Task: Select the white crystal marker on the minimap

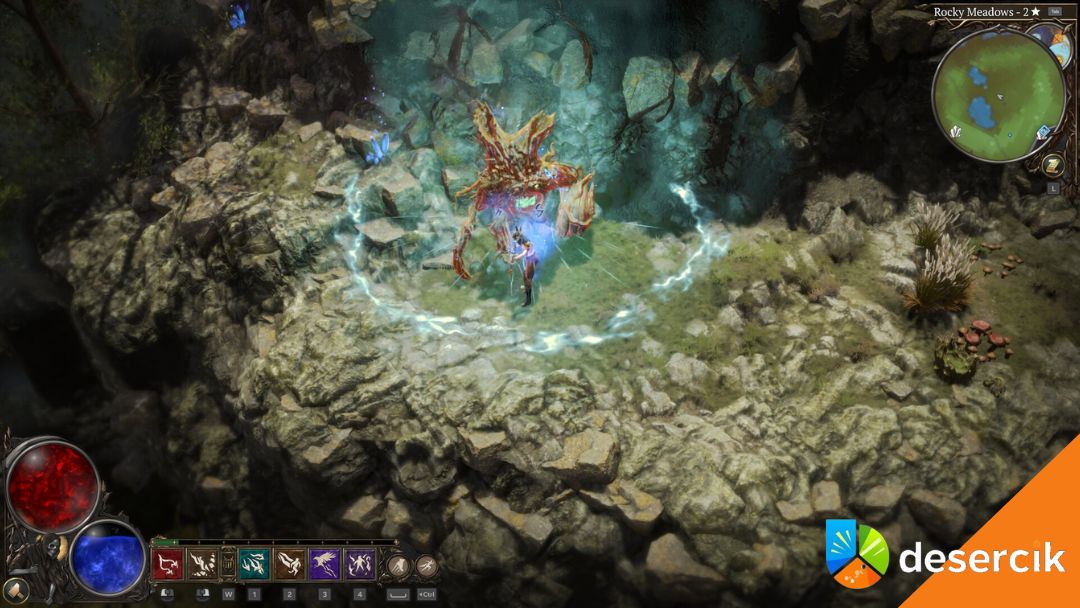Action: 957,132
